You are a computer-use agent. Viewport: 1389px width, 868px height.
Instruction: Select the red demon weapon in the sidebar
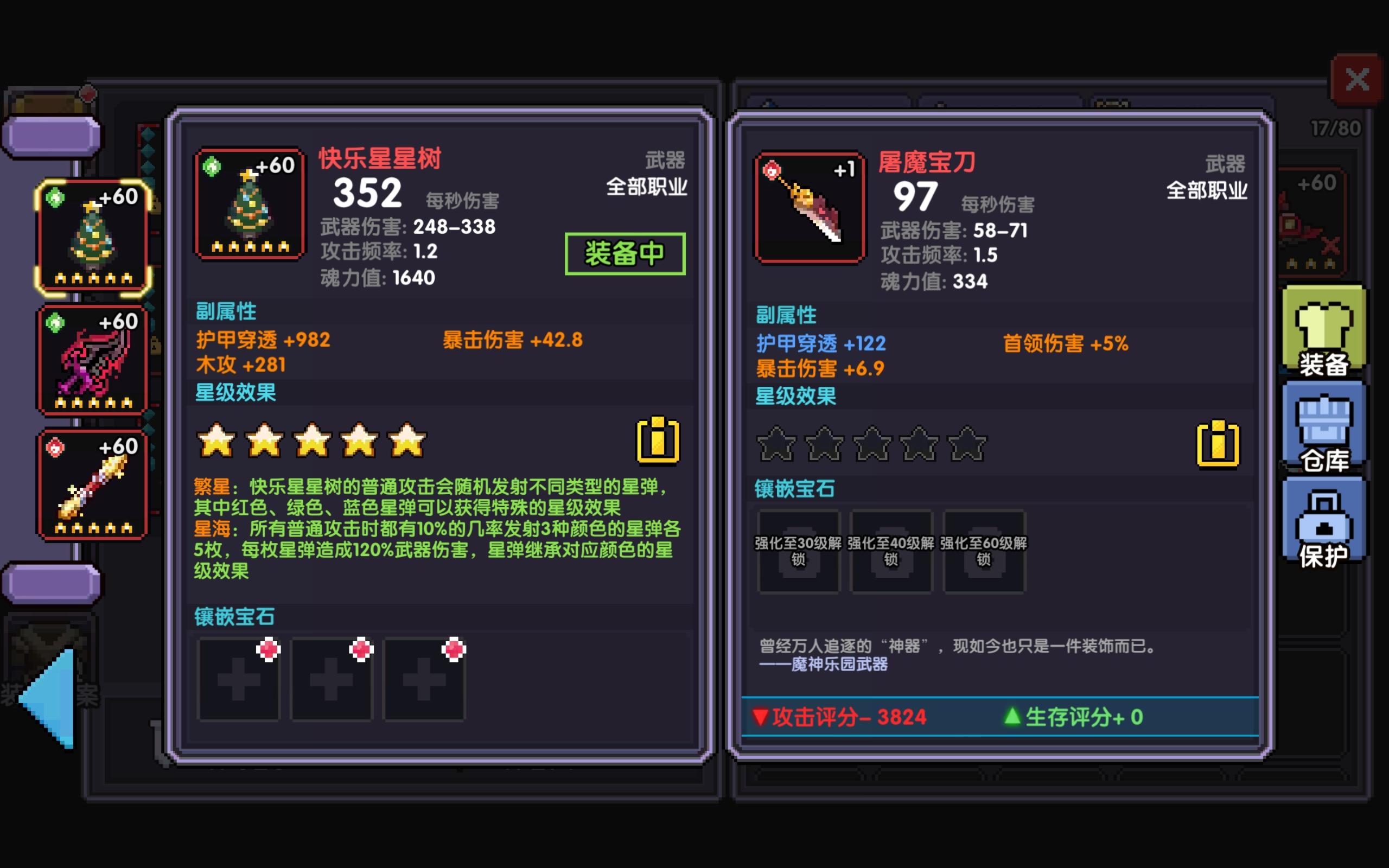pyautogui.click(x=92, y=359)
